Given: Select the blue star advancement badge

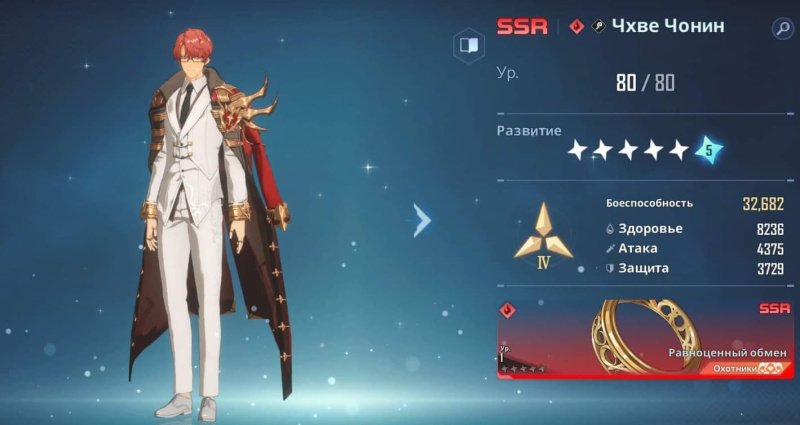Looking at the screenshot, I should coord(708,150).
